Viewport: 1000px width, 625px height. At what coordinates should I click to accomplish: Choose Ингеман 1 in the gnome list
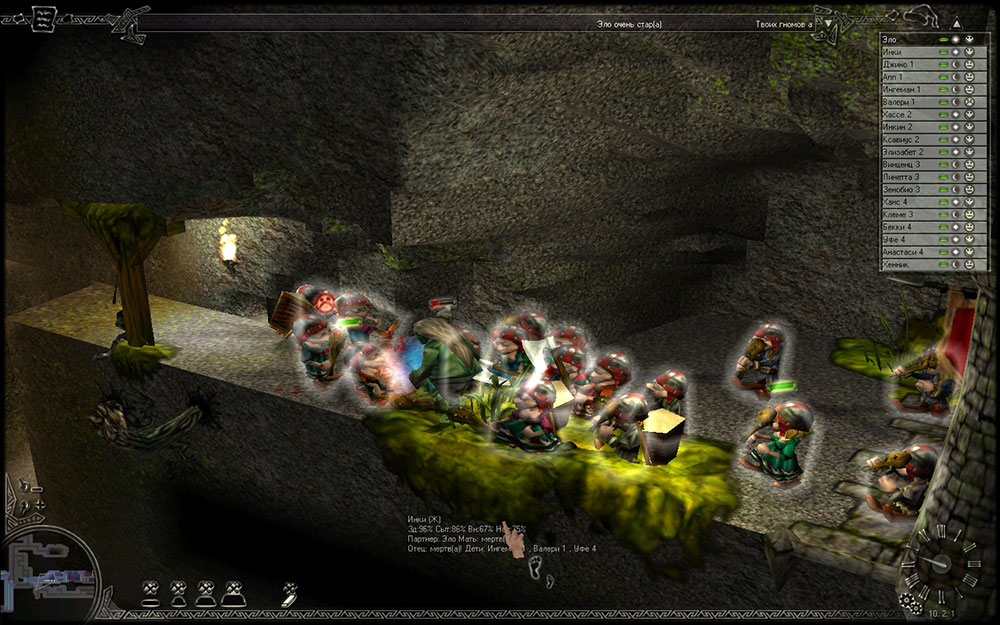[x=905, y=90]
